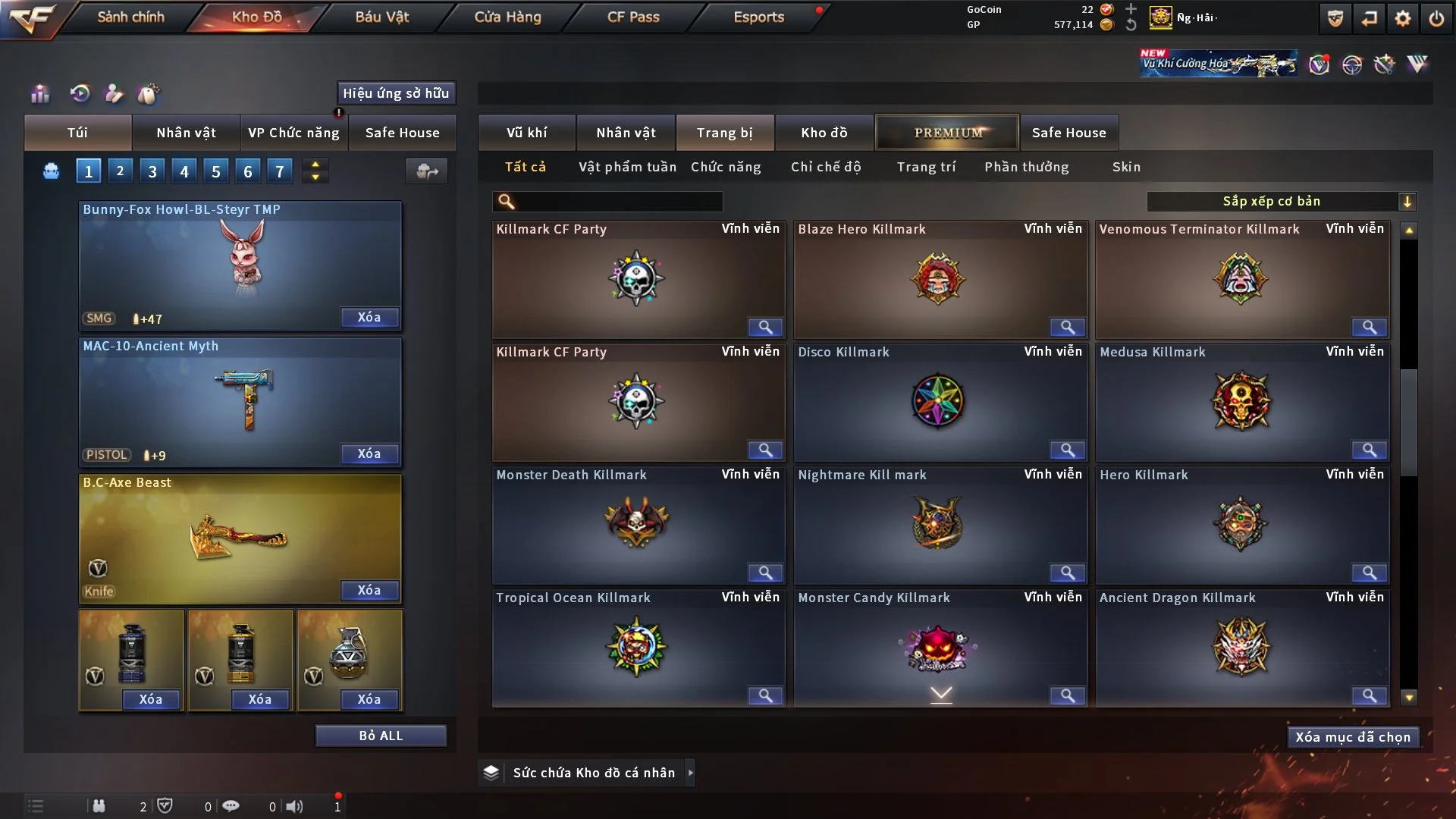This screenshot has width=1456, height=819.
Task: Show the Trang trí filter category
Action: [926, 167]
